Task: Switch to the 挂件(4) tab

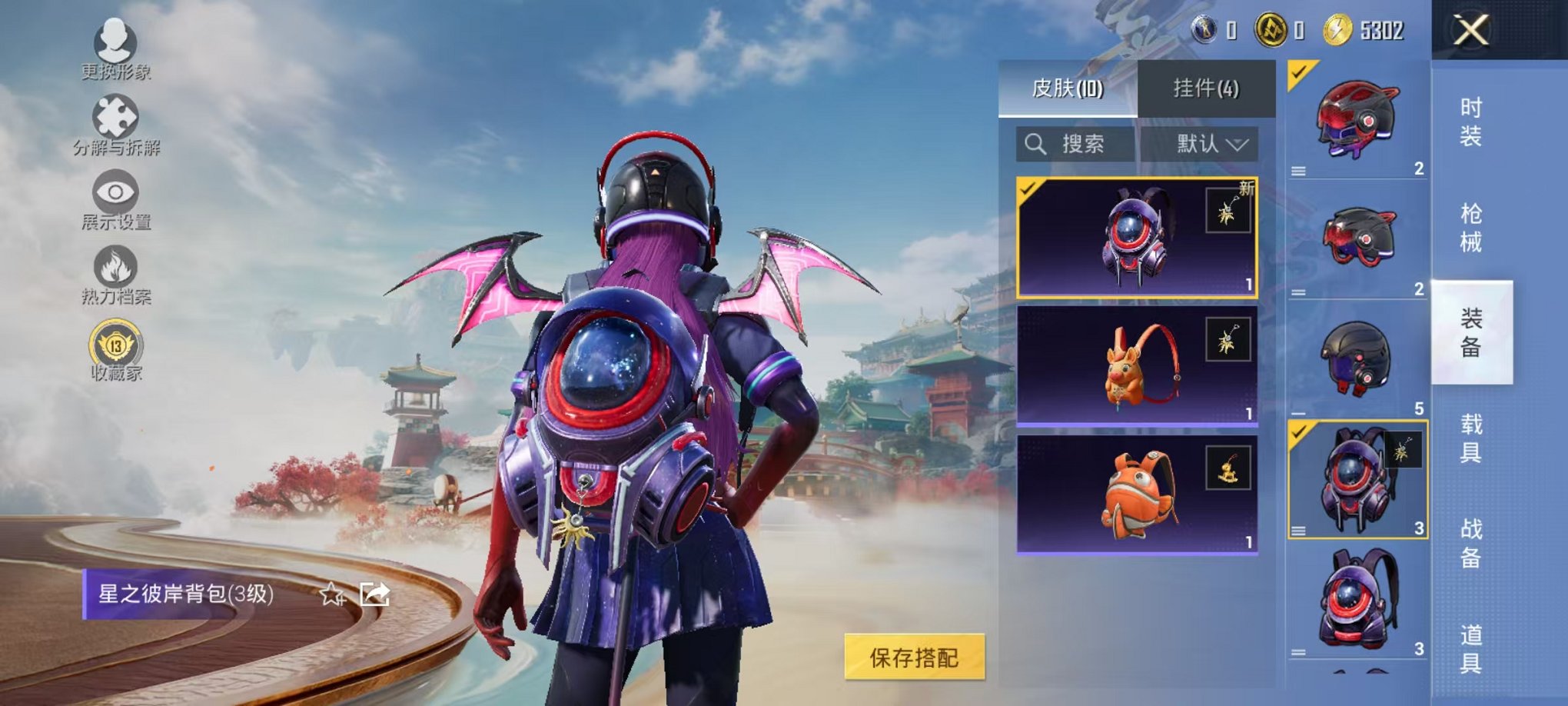Action: (1206, 88)
